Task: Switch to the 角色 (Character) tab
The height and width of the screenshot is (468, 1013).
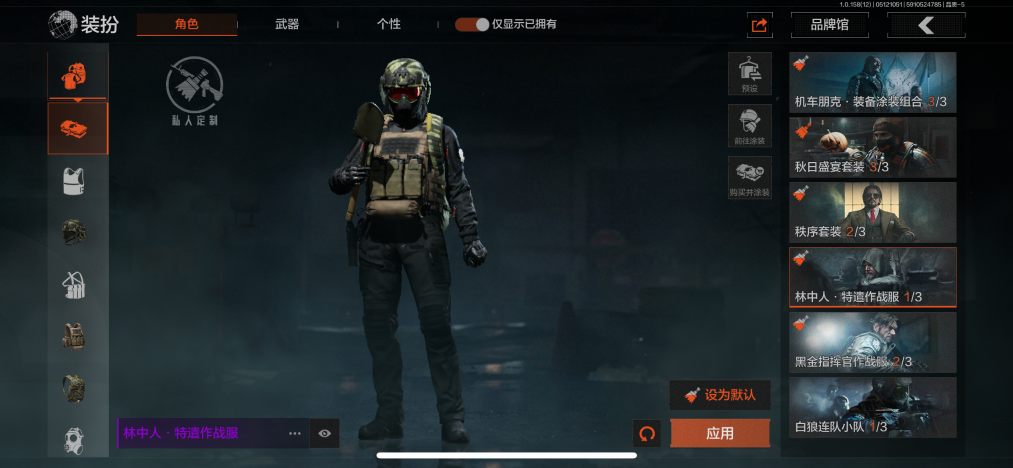Action: click(187, 24)
